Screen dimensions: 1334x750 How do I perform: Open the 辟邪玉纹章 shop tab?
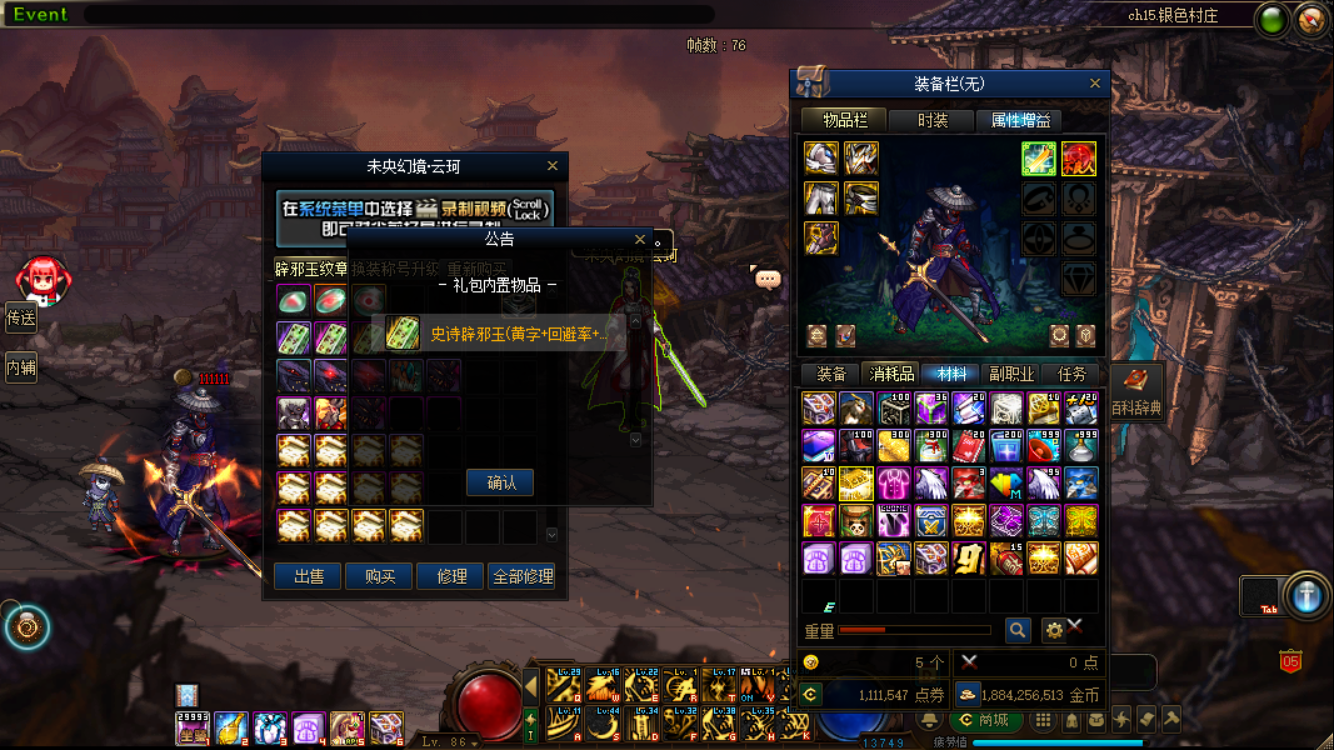pos(311,269)
